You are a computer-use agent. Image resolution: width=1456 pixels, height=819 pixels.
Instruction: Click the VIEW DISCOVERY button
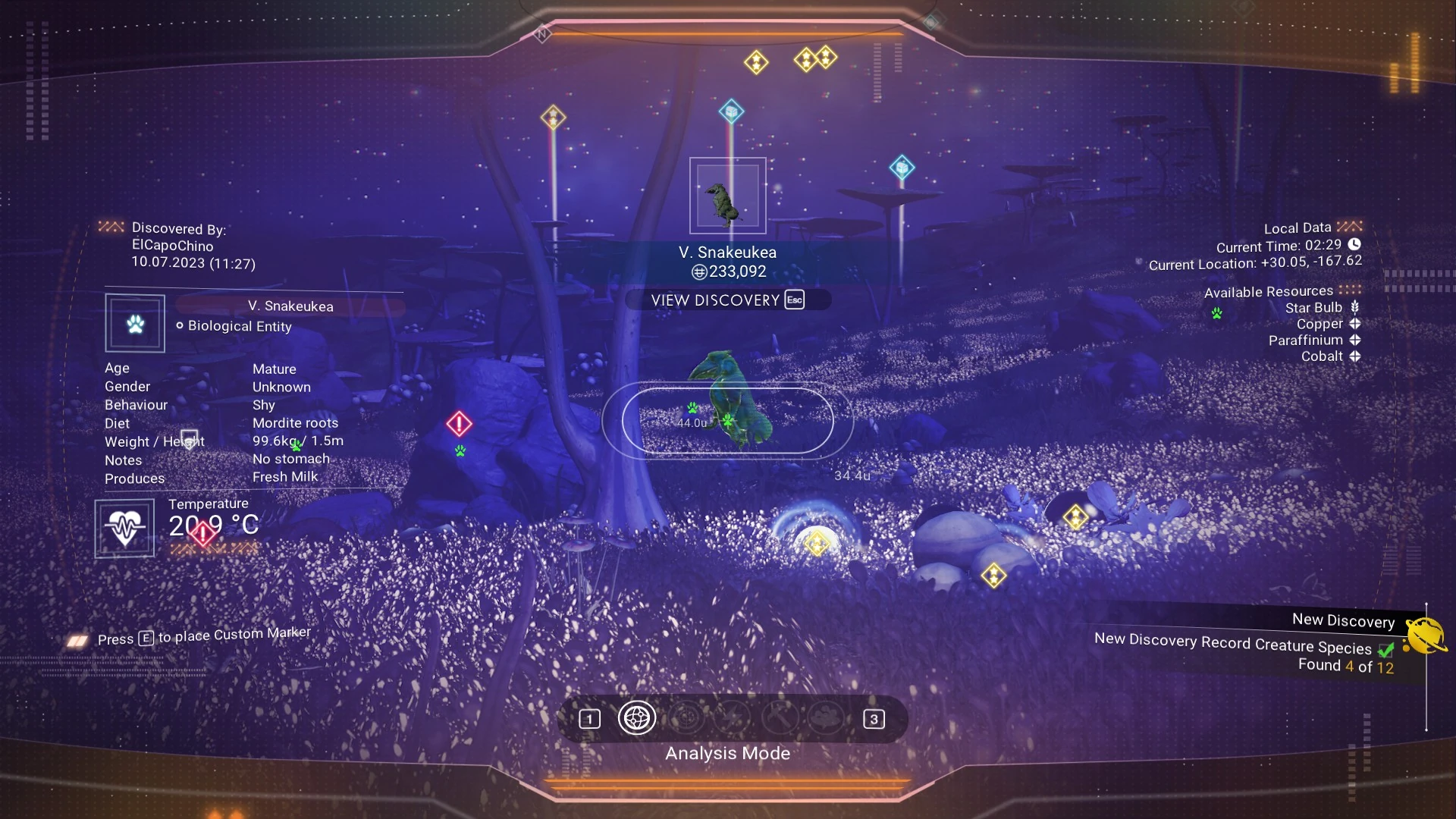[x=726, y=300]
